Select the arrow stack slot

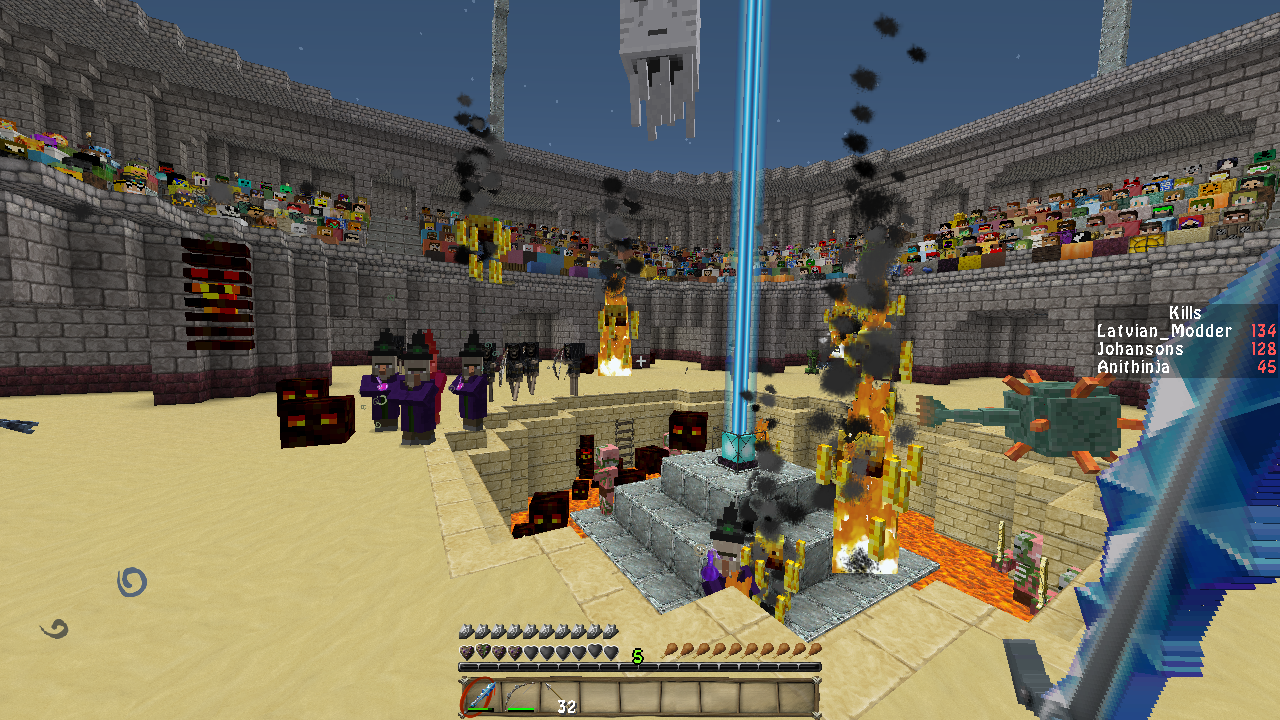[560, 697]
